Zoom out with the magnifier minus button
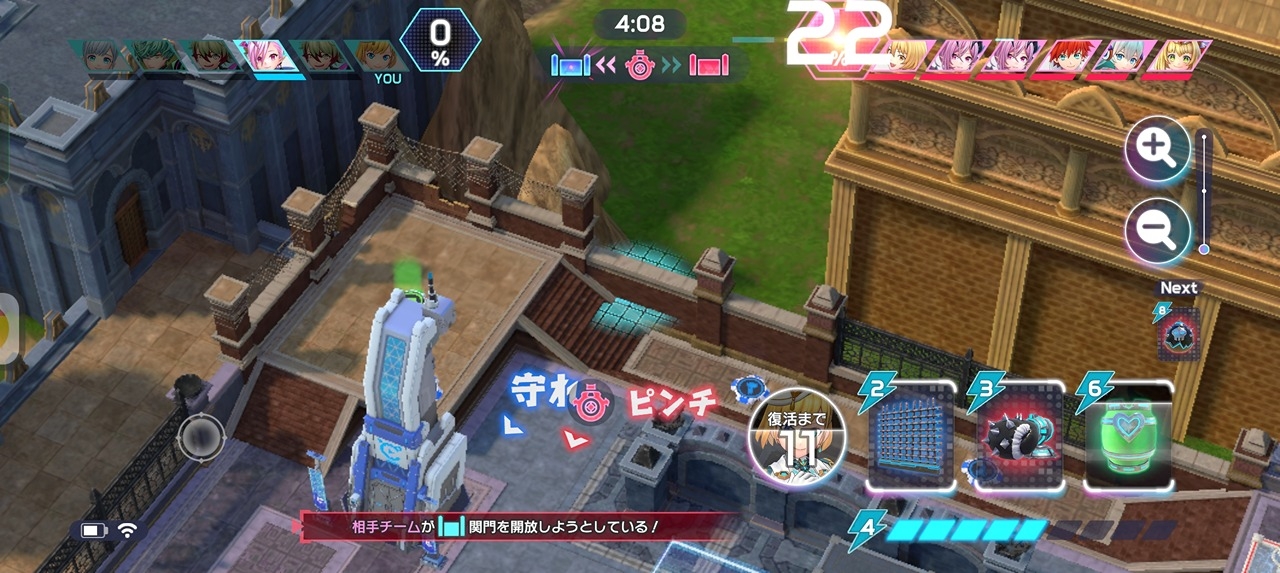 pyautogui.click(x=1157, y=231)
